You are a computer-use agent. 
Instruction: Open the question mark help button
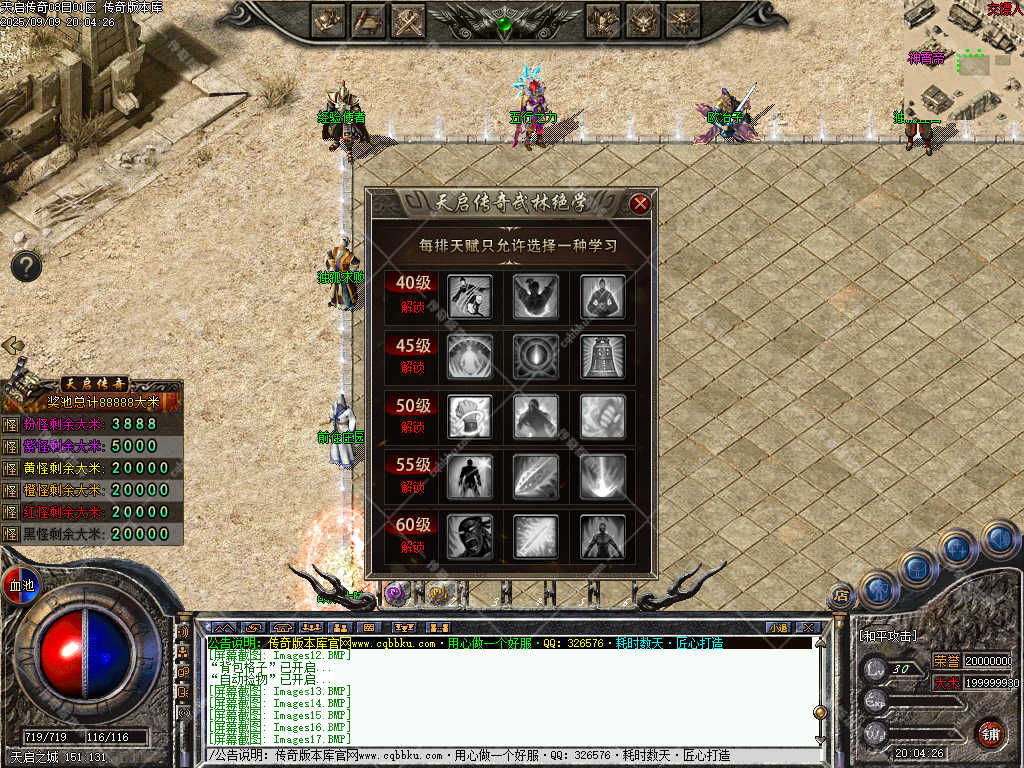[x=26, y=266]
